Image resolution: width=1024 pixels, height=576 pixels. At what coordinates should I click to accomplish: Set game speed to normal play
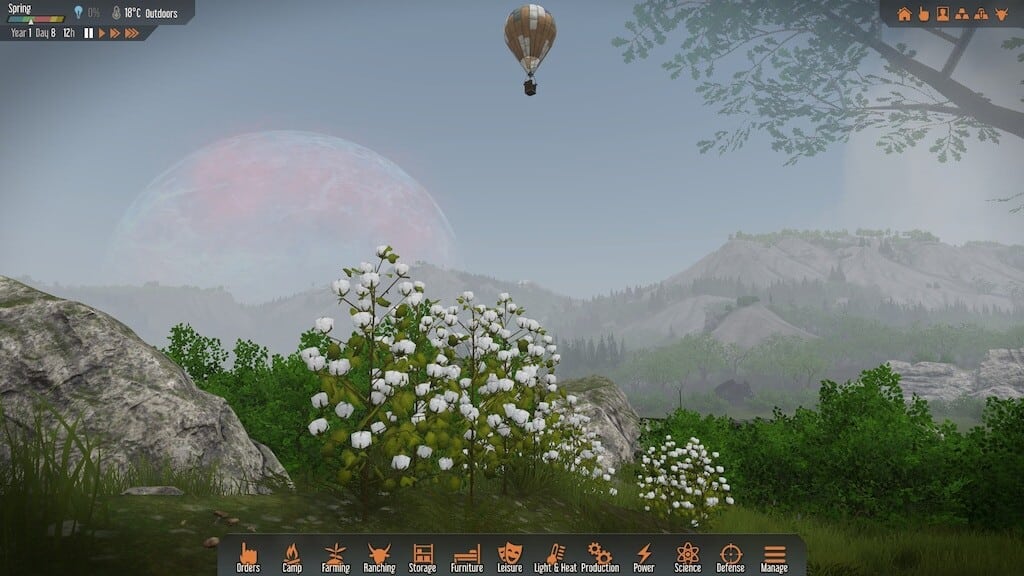pos(101,33)
